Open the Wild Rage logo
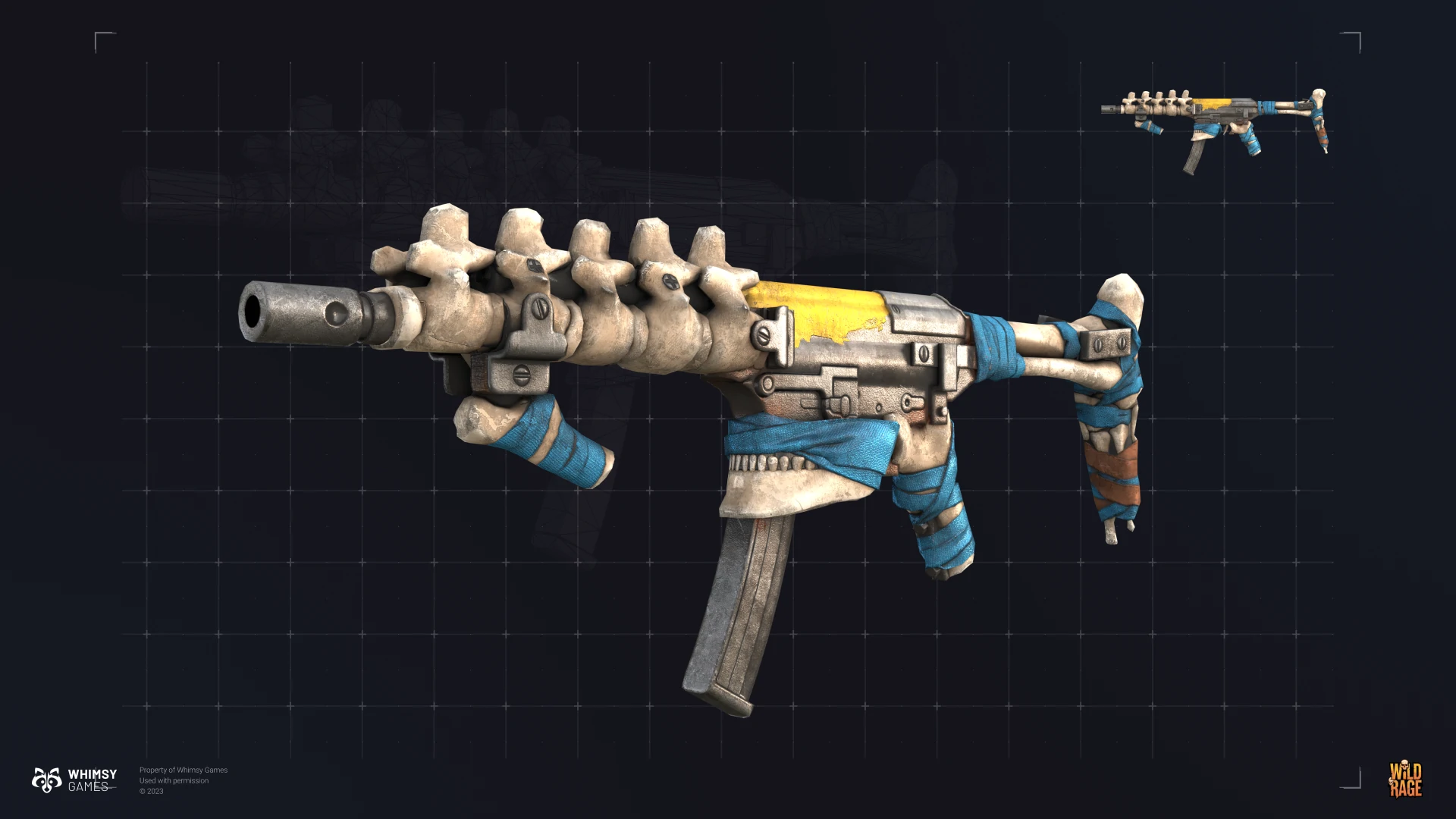The height and width of the screenshot is (819, 1456). coord(1405,780)
